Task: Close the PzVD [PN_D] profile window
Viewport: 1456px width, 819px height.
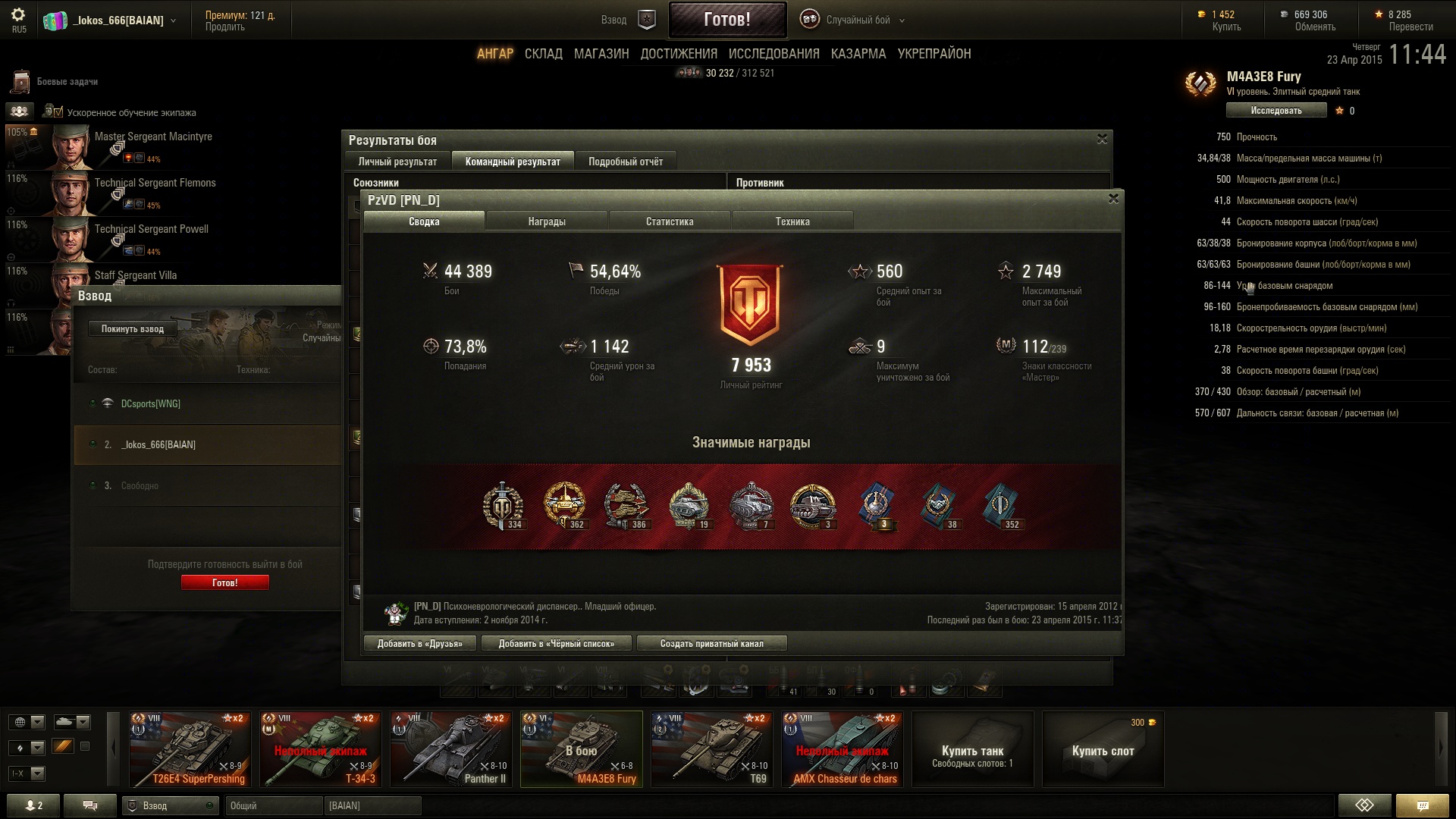Action: point(1113,199)
